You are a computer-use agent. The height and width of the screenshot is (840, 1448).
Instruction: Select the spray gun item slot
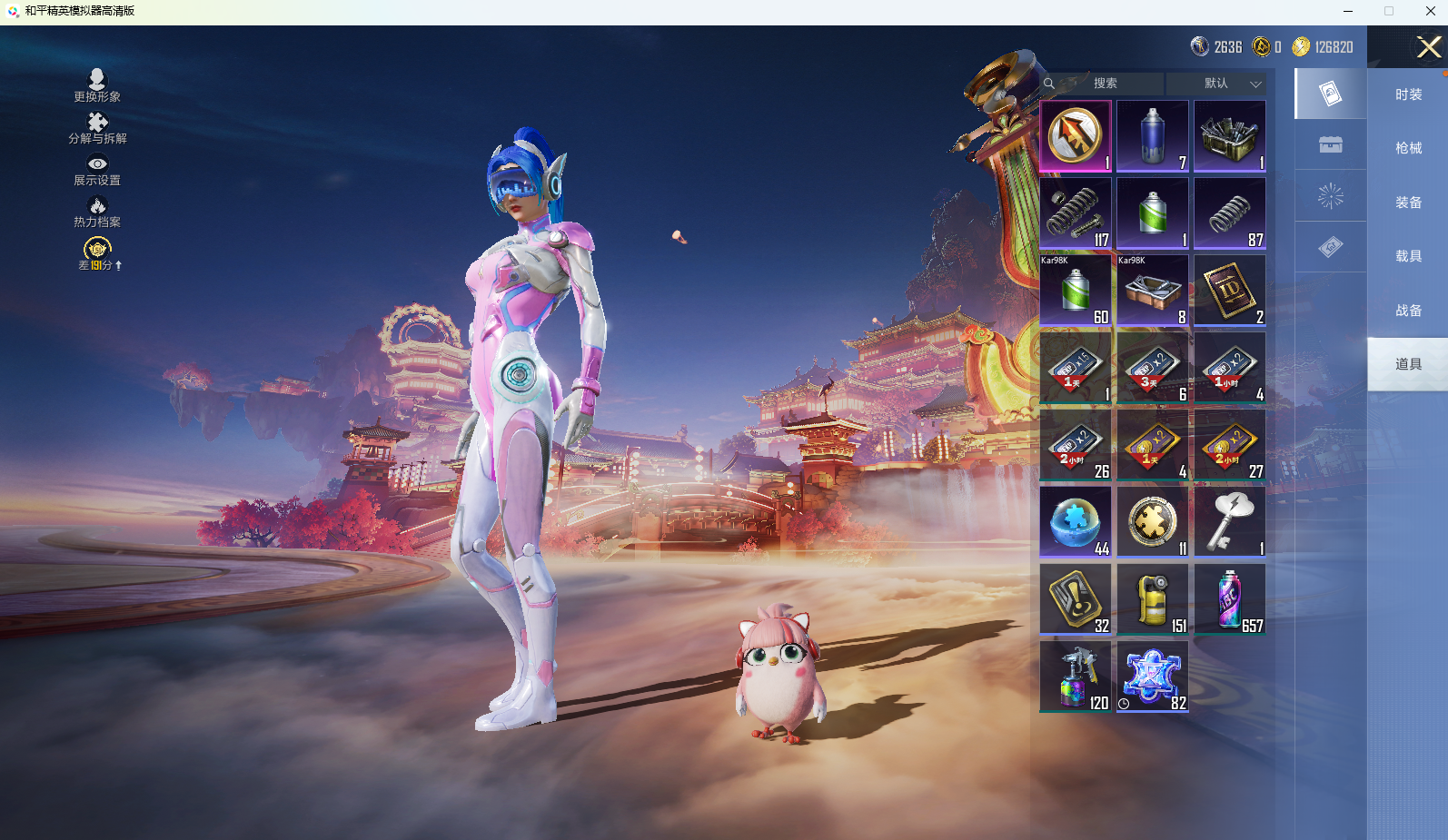point(1076,677)
